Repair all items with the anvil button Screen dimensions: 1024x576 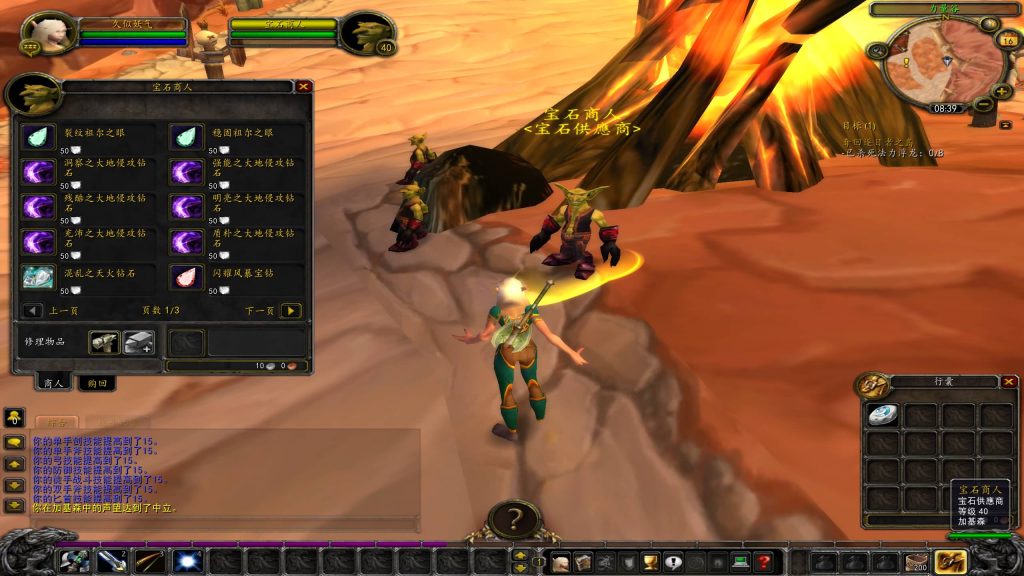138,343
